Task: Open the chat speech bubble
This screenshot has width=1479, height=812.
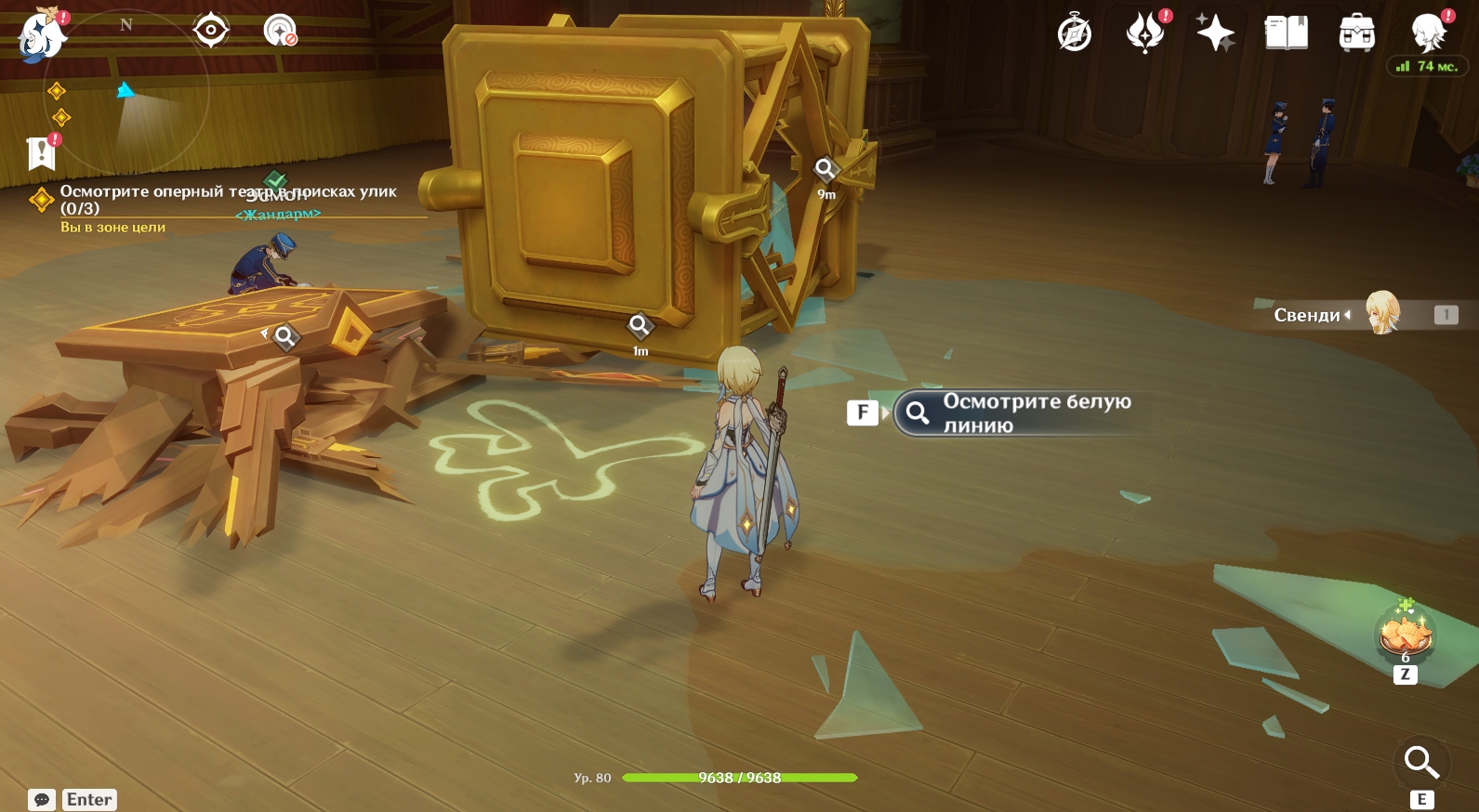Action: pos(42,800)
